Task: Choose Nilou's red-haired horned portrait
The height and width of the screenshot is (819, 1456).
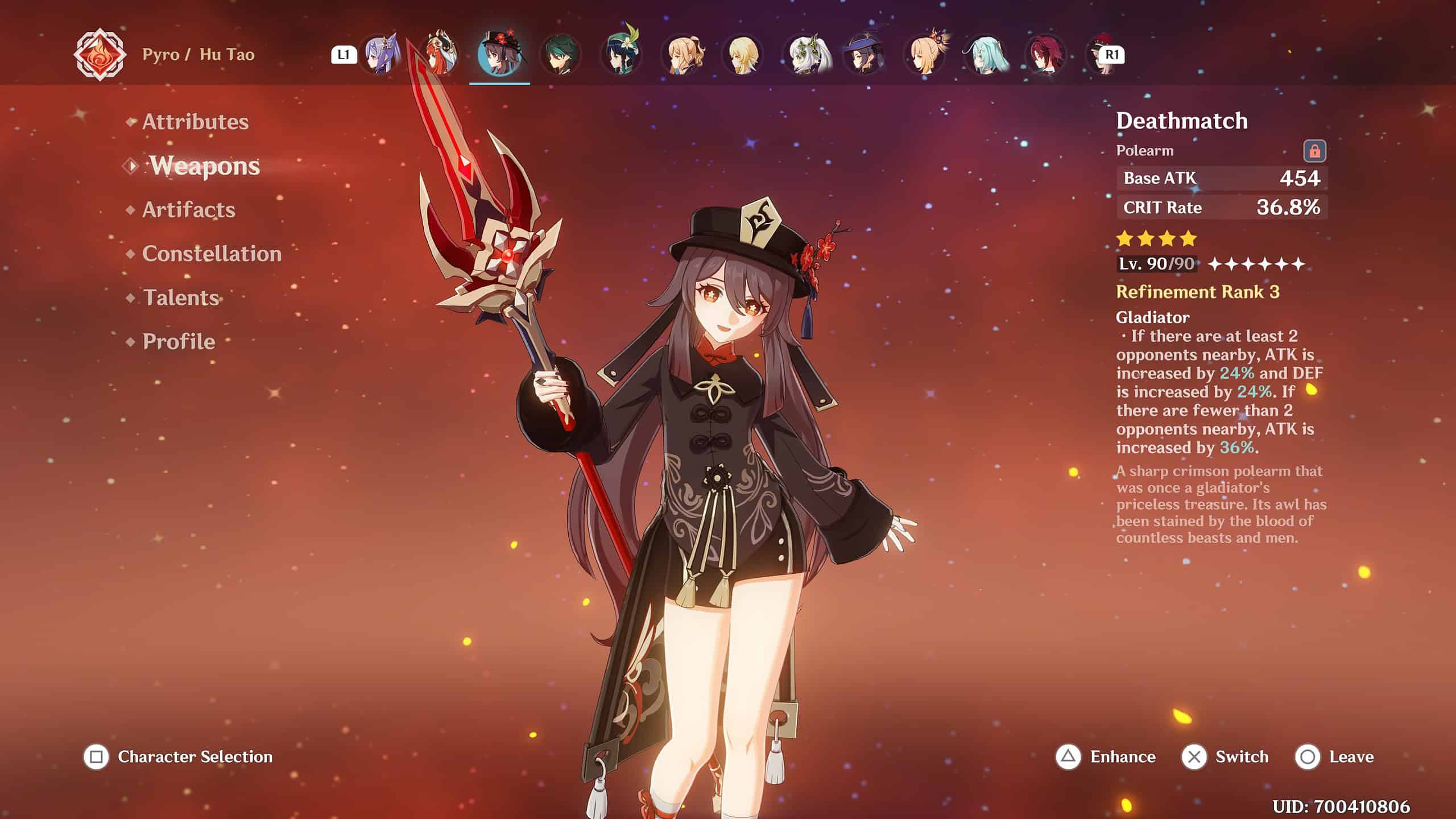Action: point(440,55)
